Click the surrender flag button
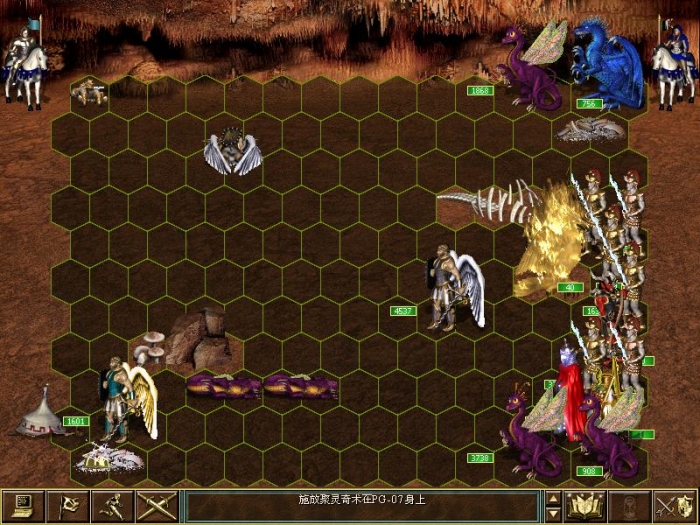Image resolution: width=700 pixels, height=525 pixels. (x=67, y=505)
